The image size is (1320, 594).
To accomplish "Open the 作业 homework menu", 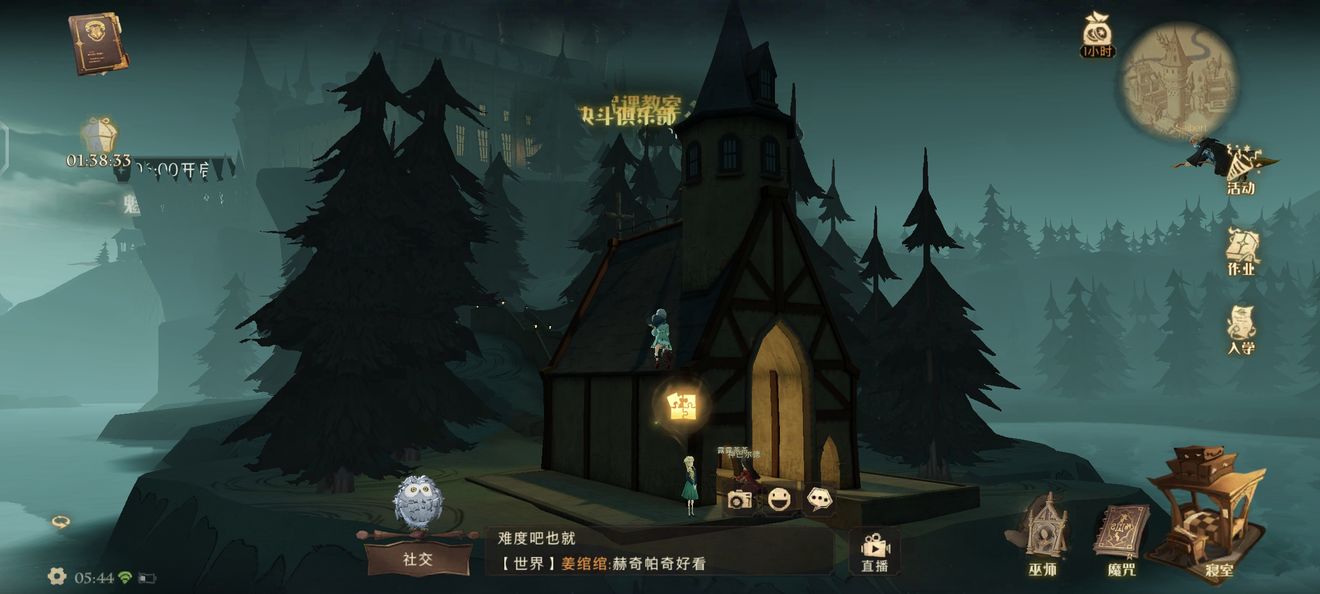I will click(x=1241, y=252).
